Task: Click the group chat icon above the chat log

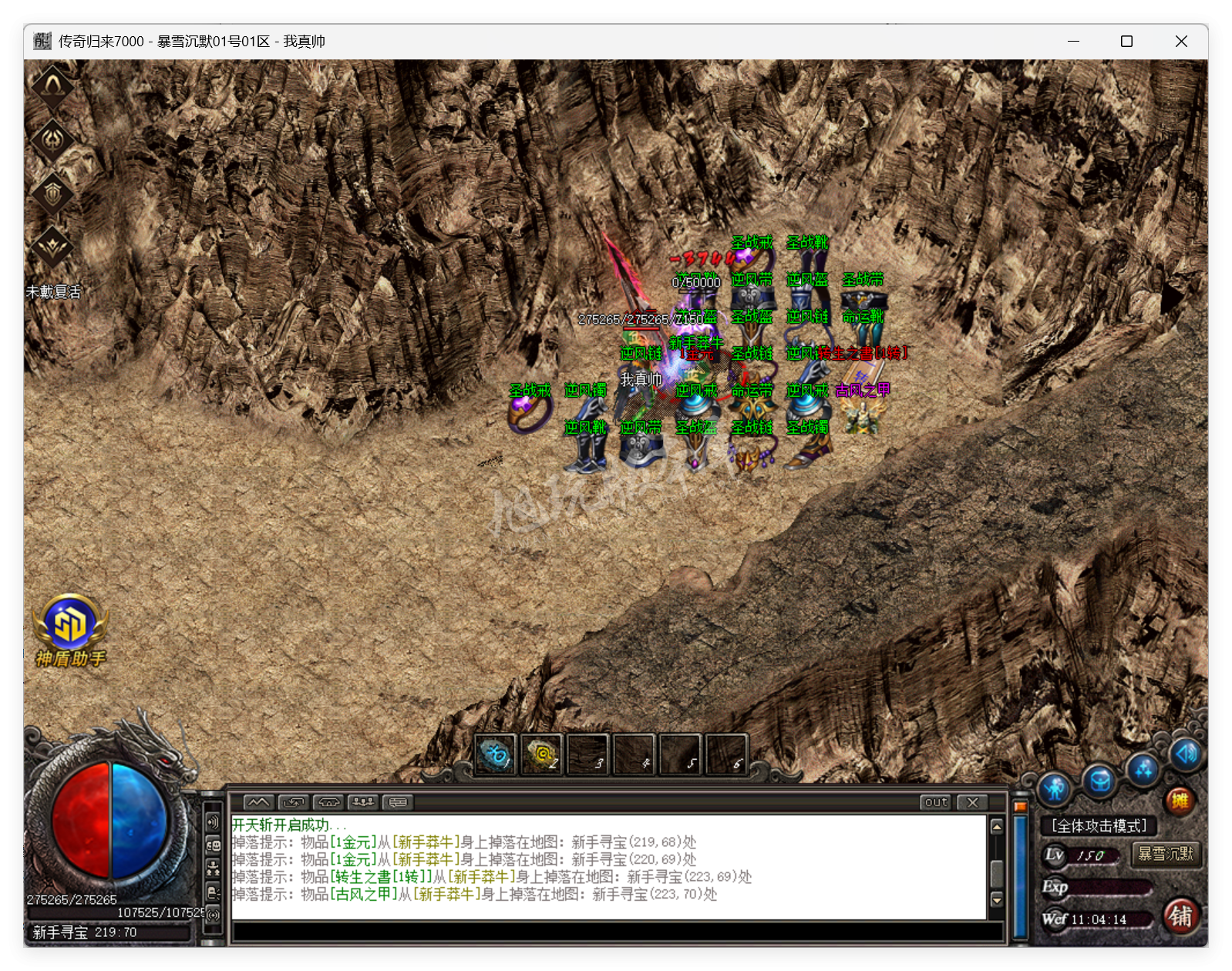Action: [362, 802]
